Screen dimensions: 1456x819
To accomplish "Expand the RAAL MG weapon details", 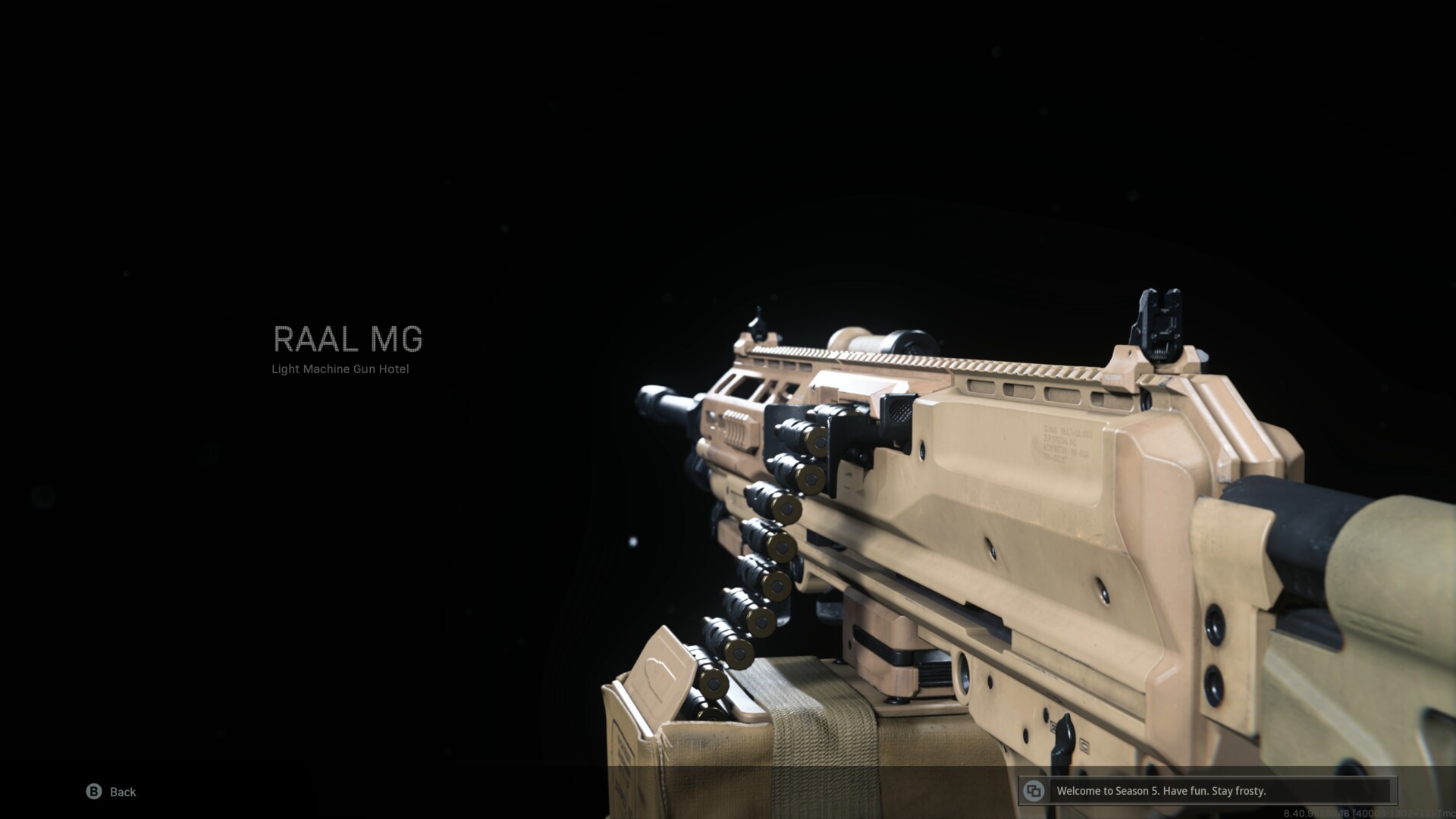I will pos(348,339).
